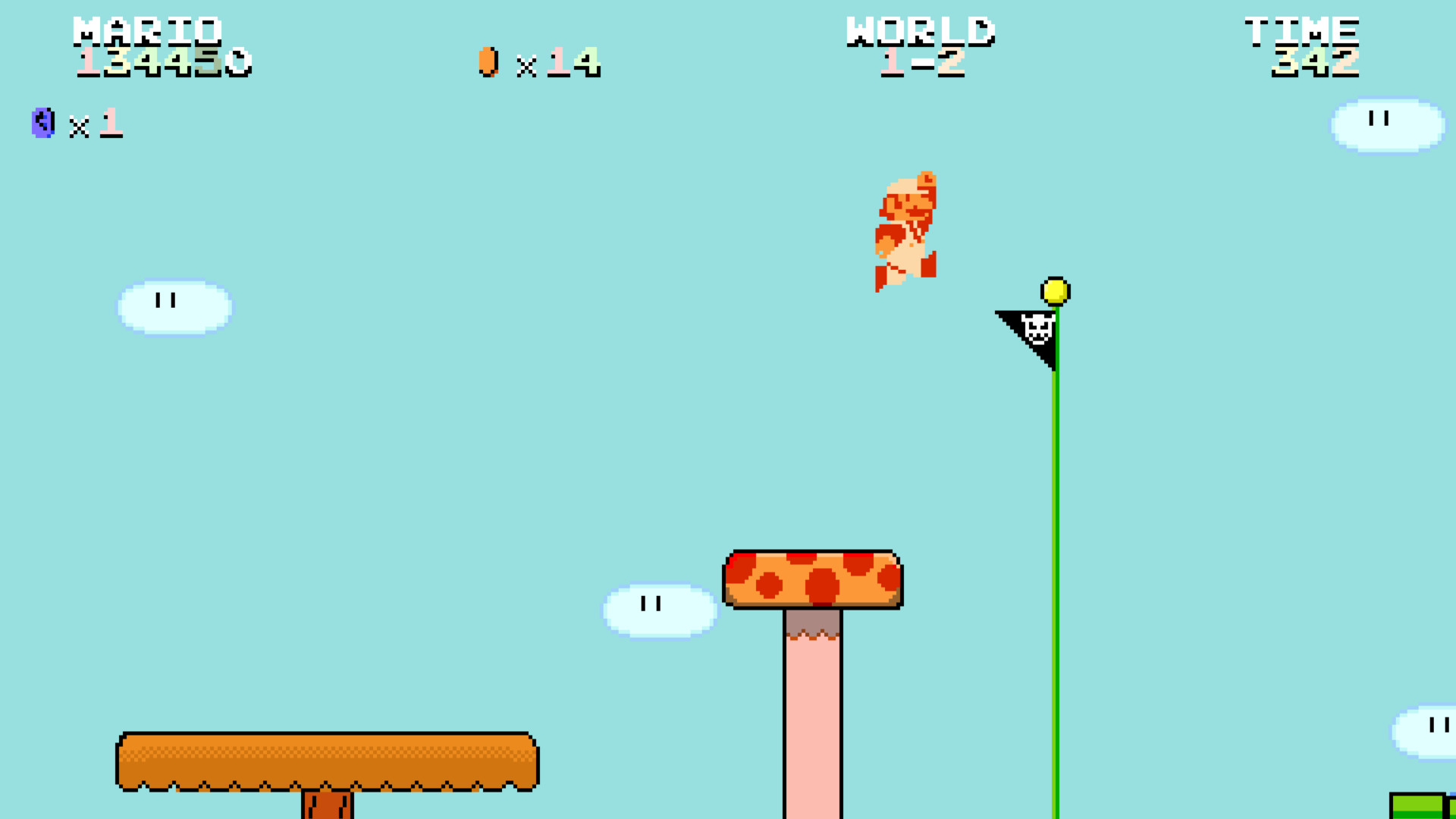
Task: Click the green flagpole shaft
Action: click(x=1053, y=569)
